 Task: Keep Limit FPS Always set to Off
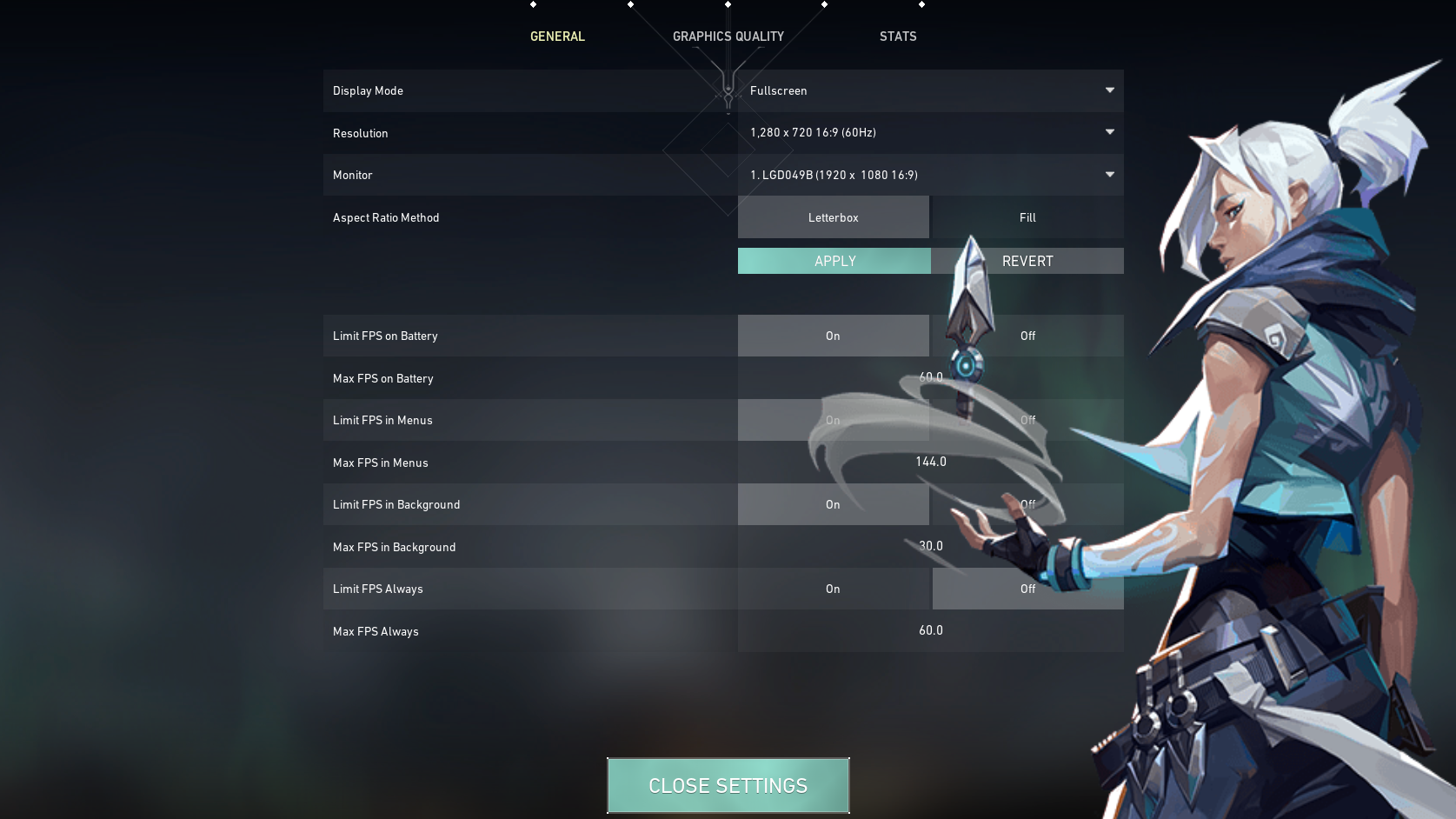(1027, 589)
